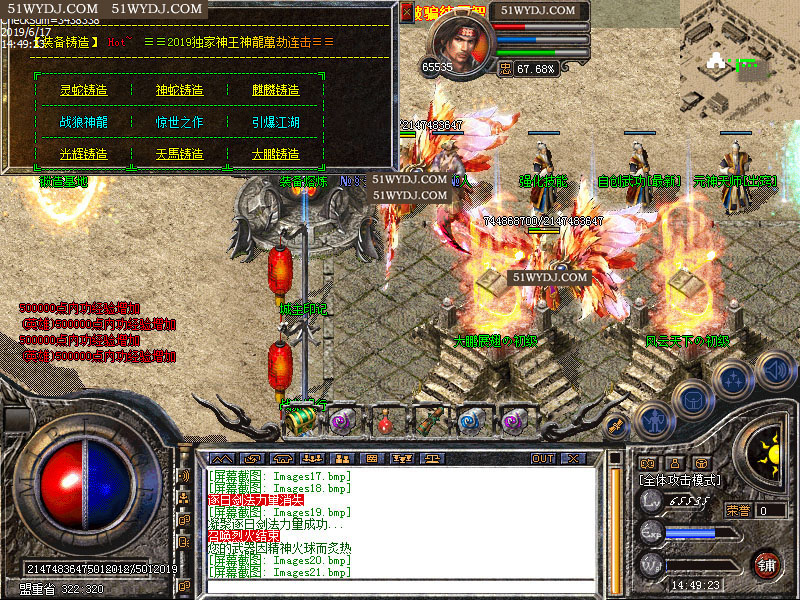Image resolution: width=800 pixels, height=600 pixels.
Task: Open the 麒麟铸造 forging option
Action: coord(275,90)
